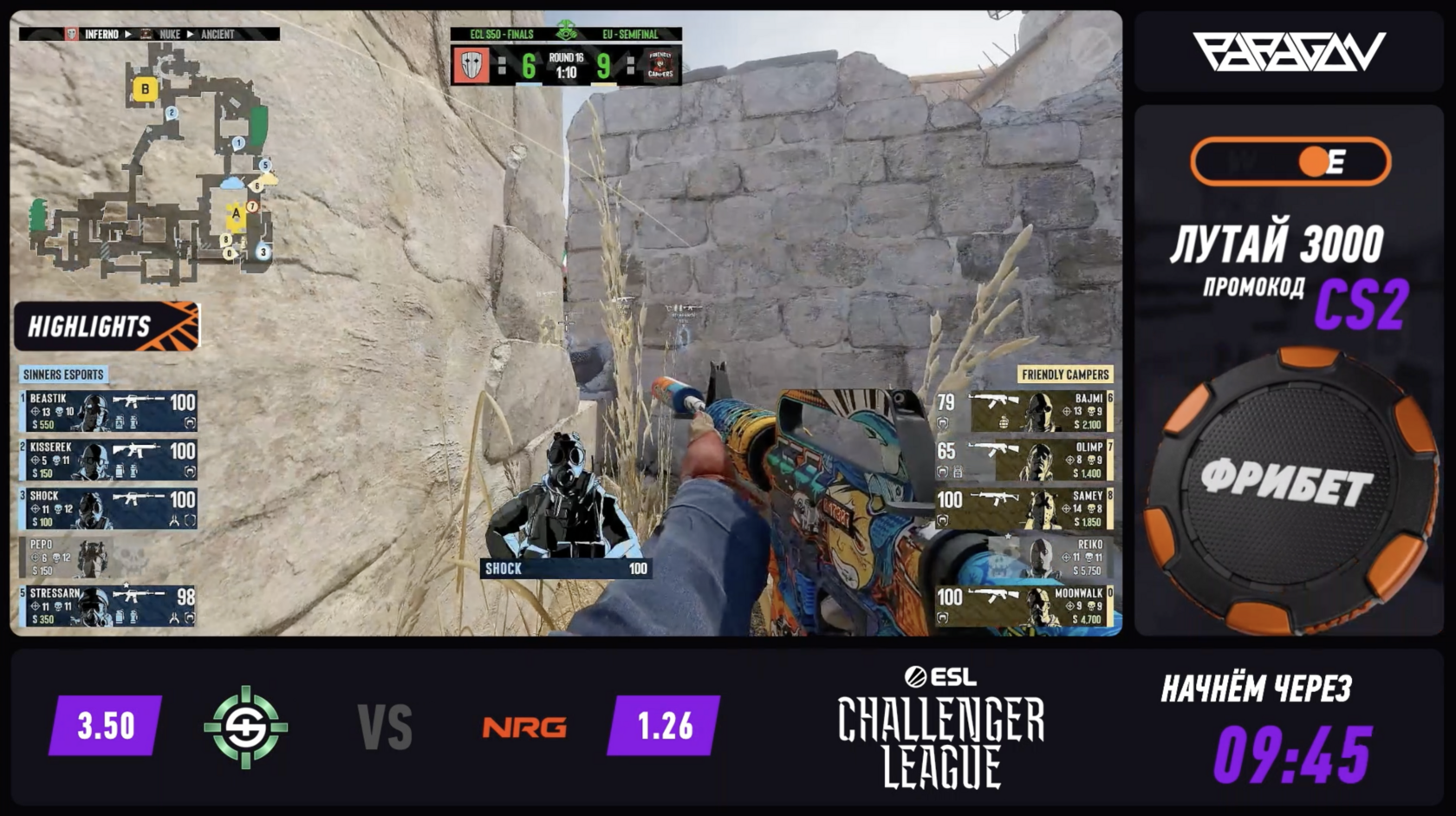Select STRESSARN's player row
The image size is (1456, 816).
pyautogui.click(x=108, y=605)
